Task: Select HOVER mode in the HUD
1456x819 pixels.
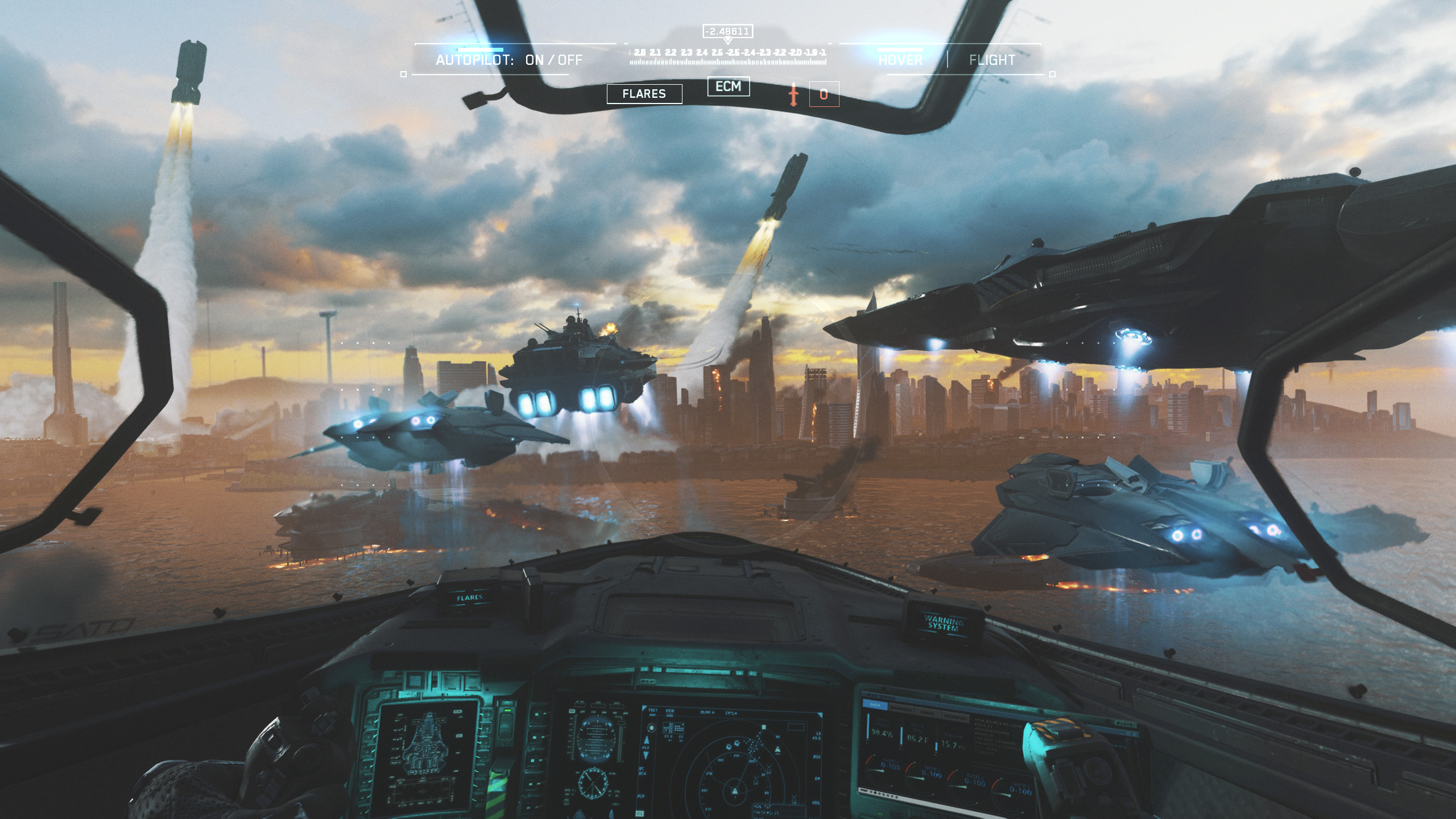Action: click(x=900, y=60)
